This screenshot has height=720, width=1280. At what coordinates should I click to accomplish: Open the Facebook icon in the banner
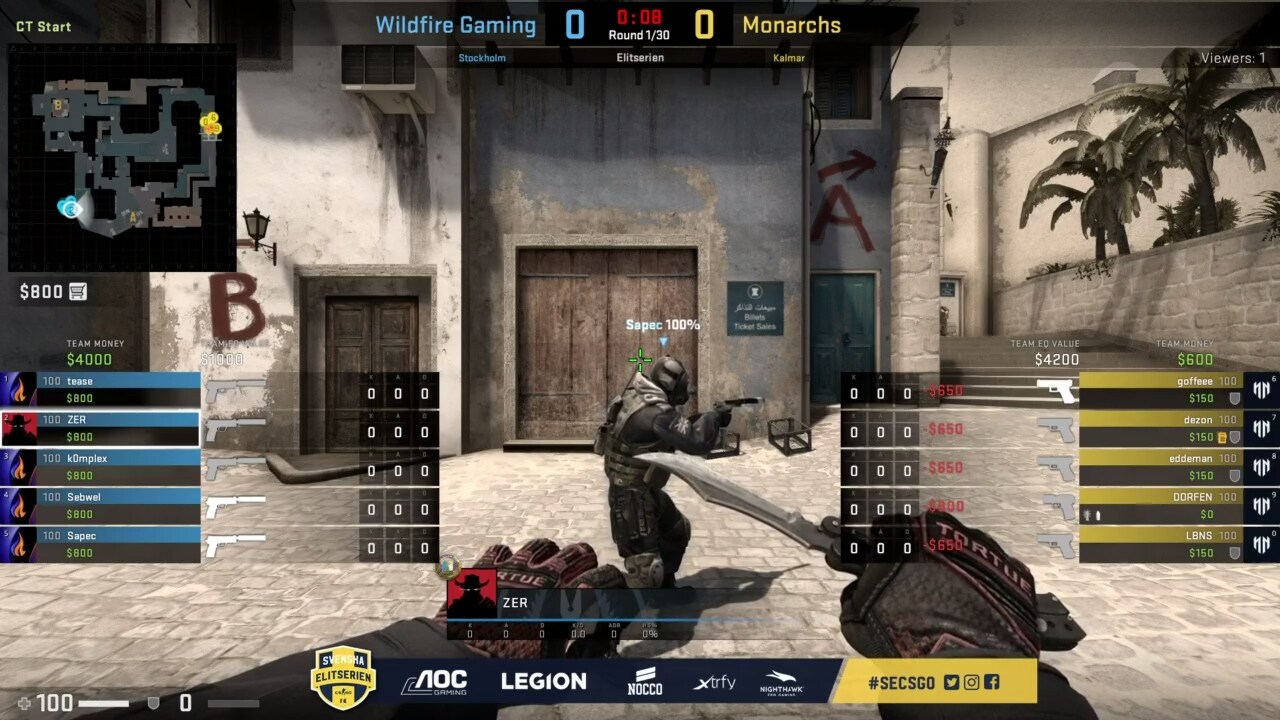[x=991, y=682]
